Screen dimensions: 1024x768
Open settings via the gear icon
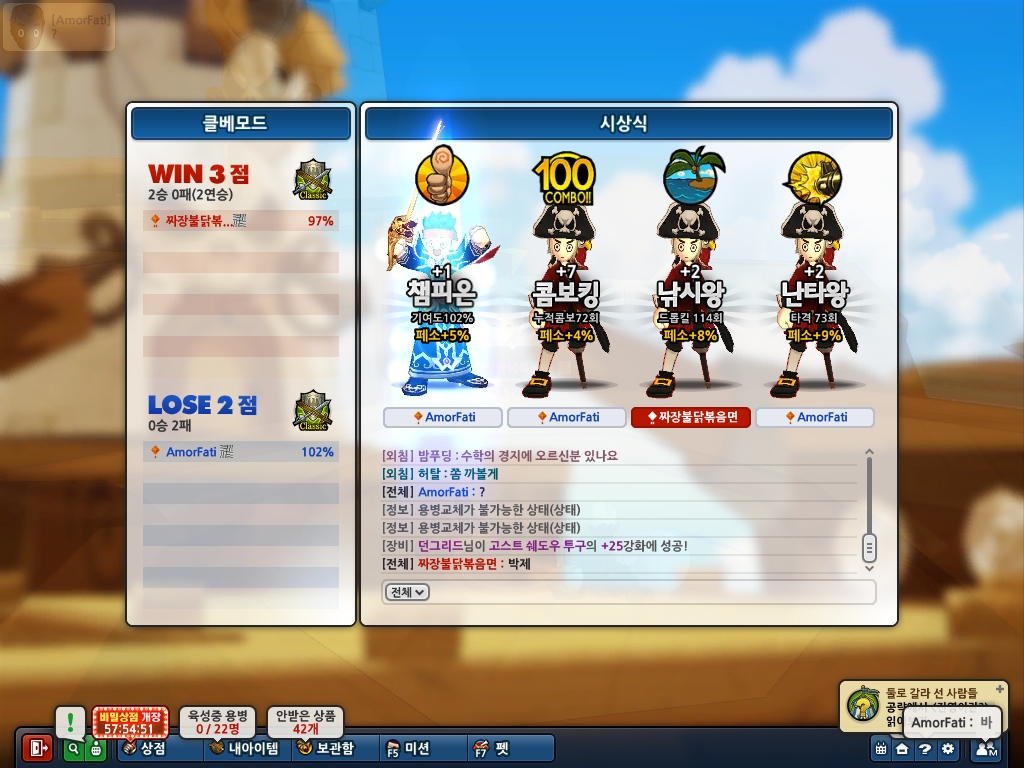948,748
